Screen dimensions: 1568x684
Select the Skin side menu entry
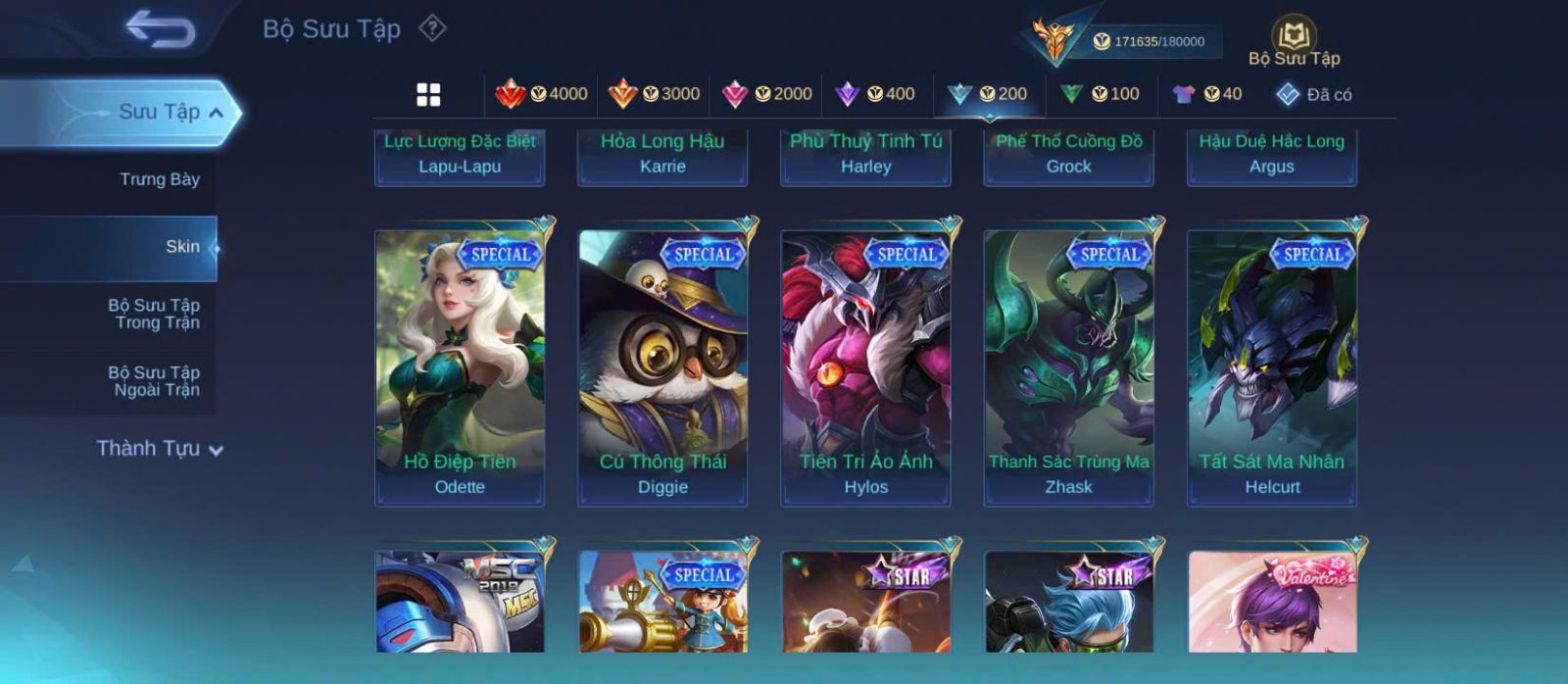point(182,247)
